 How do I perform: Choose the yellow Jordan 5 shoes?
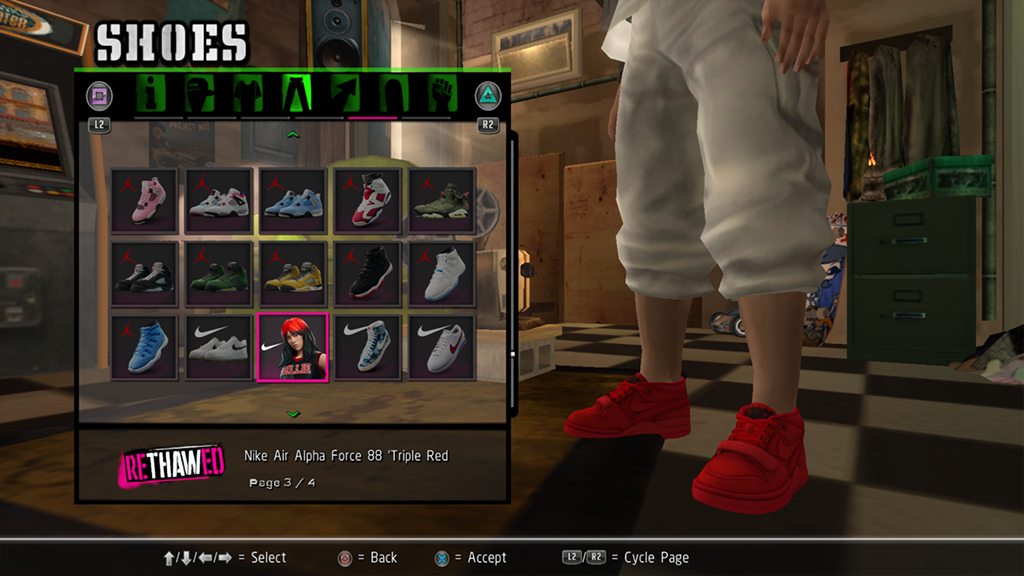click(293, 274)
